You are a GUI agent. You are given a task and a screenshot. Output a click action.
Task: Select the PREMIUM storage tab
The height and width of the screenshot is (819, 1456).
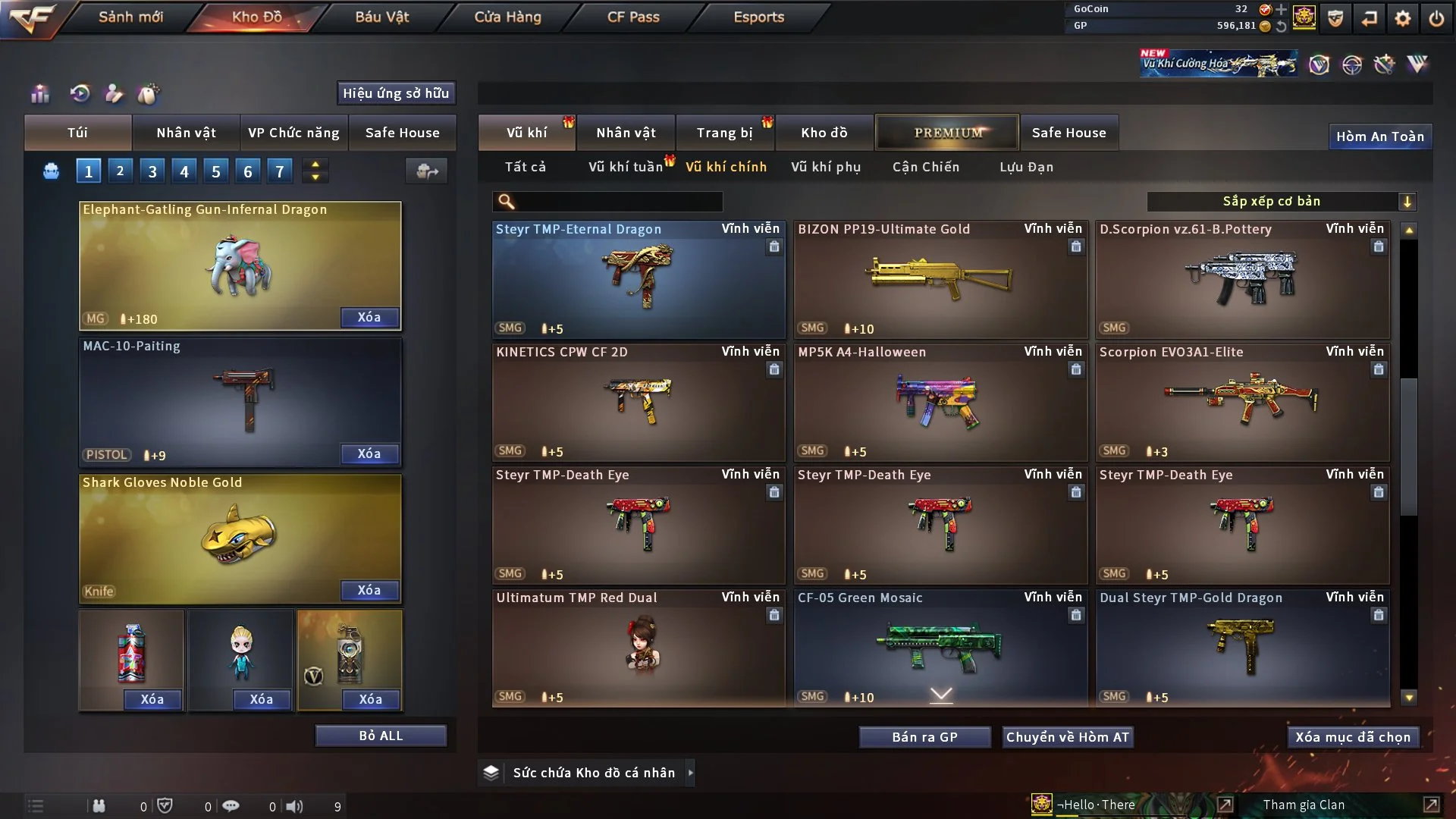click(x=947, y=133)
